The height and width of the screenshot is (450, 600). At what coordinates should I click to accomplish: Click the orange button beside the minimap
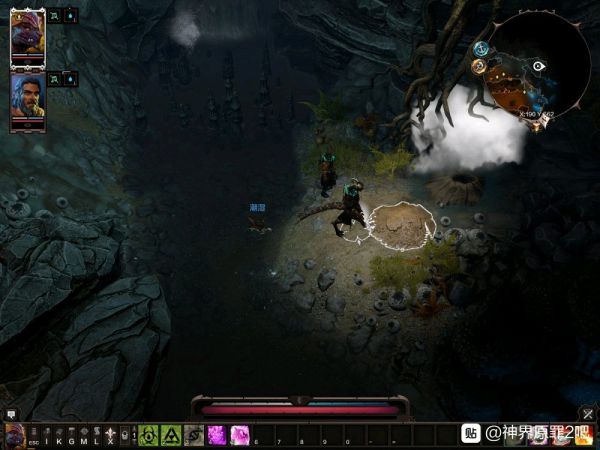[x=478, y=66]
